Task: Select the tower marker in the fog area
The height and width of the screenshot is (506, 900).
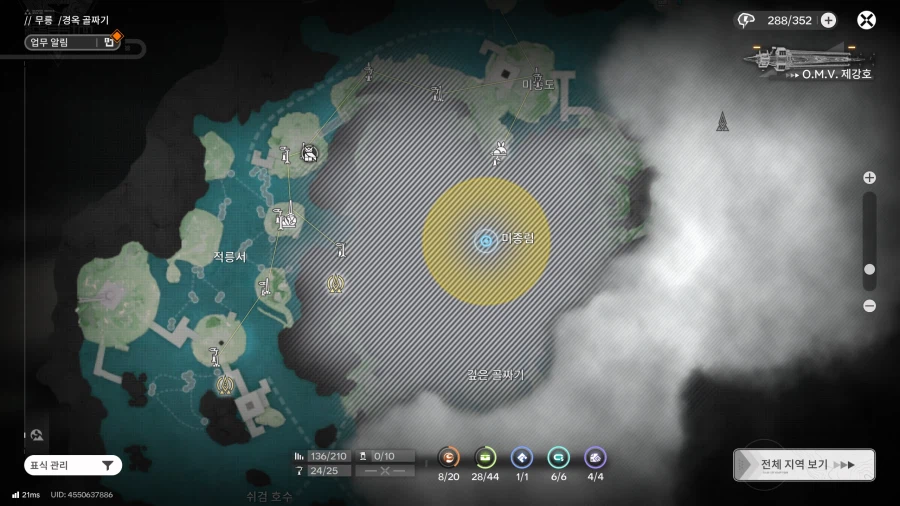Action: click(x=722, y=122)
